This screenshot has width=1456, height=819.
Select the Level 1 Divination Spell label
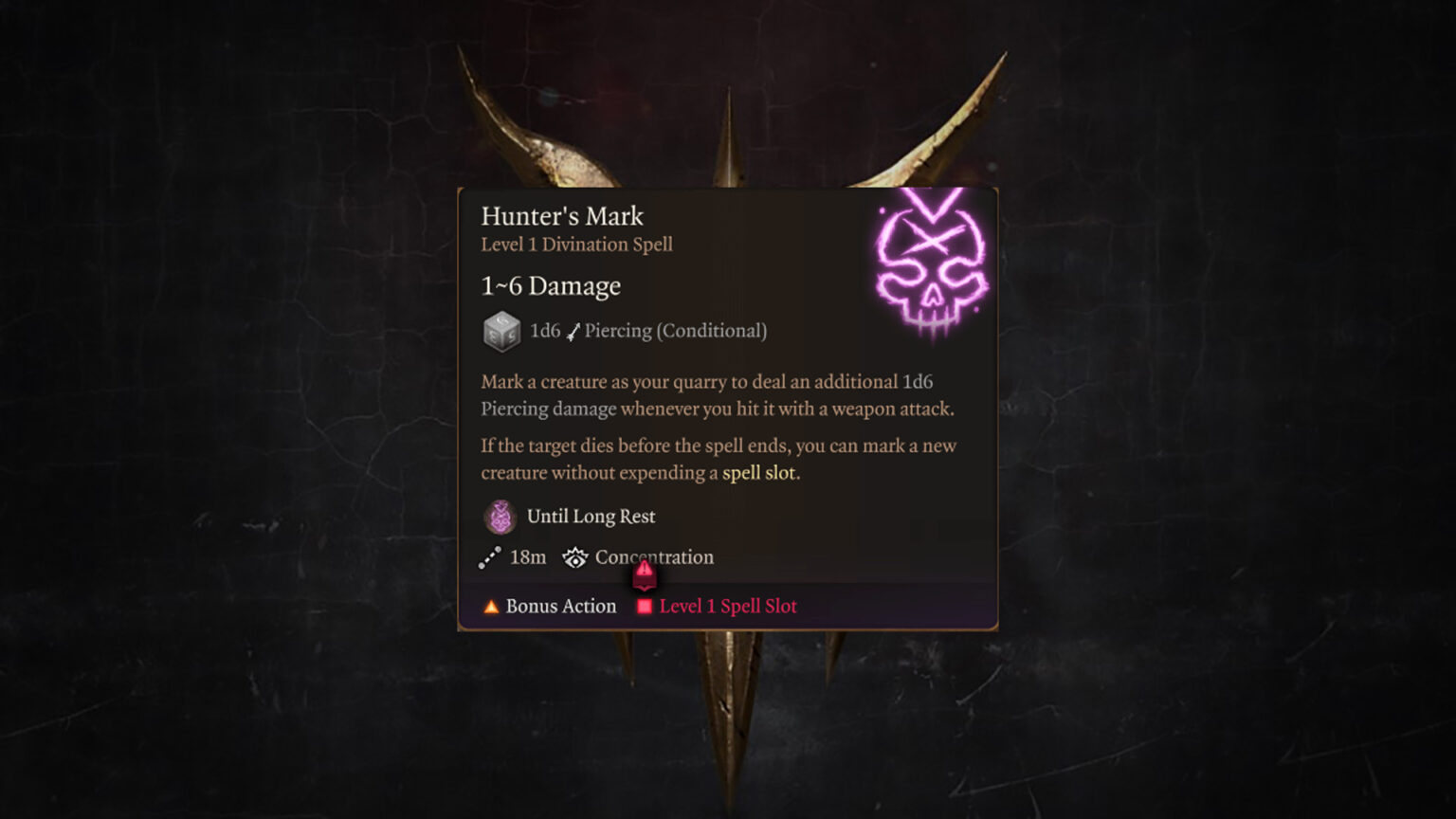pyautogui.click(x=575, y=245)
